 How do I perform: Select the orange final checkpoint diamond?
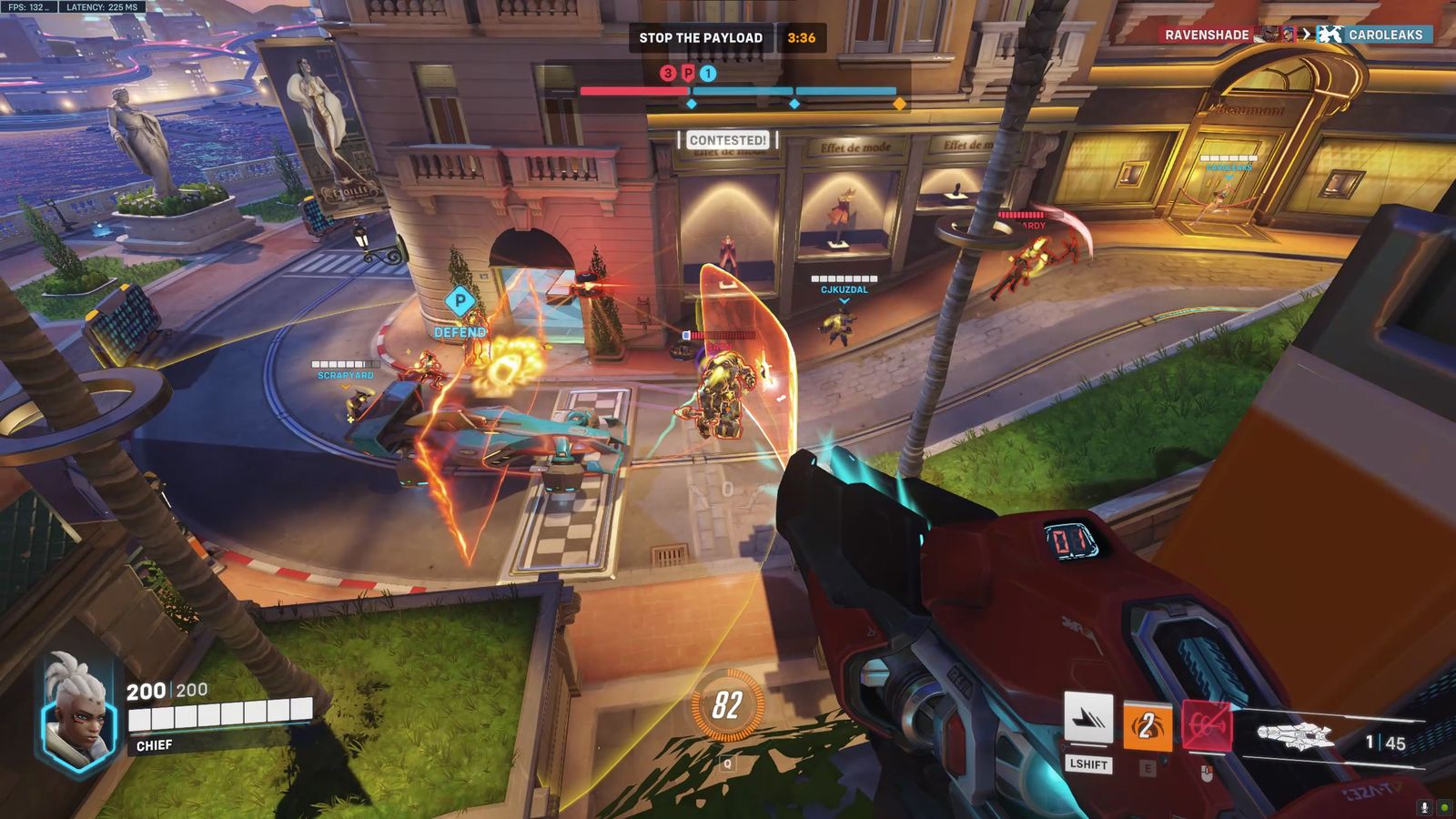[x=900, y=104]
